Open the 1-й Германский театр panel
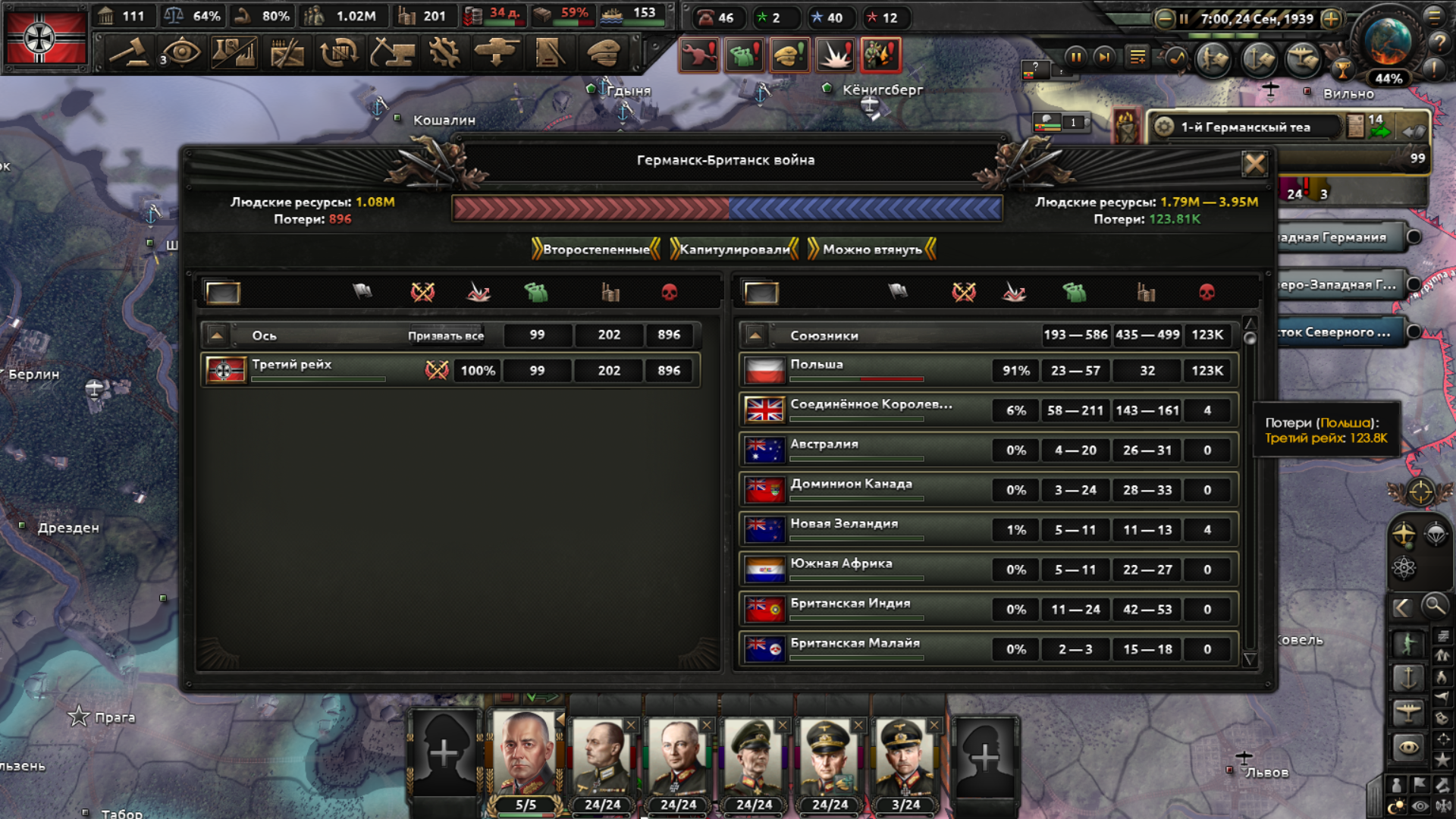Image resolution: width=1456 pixels, height=819 pixels. [x=1244, y=127]
